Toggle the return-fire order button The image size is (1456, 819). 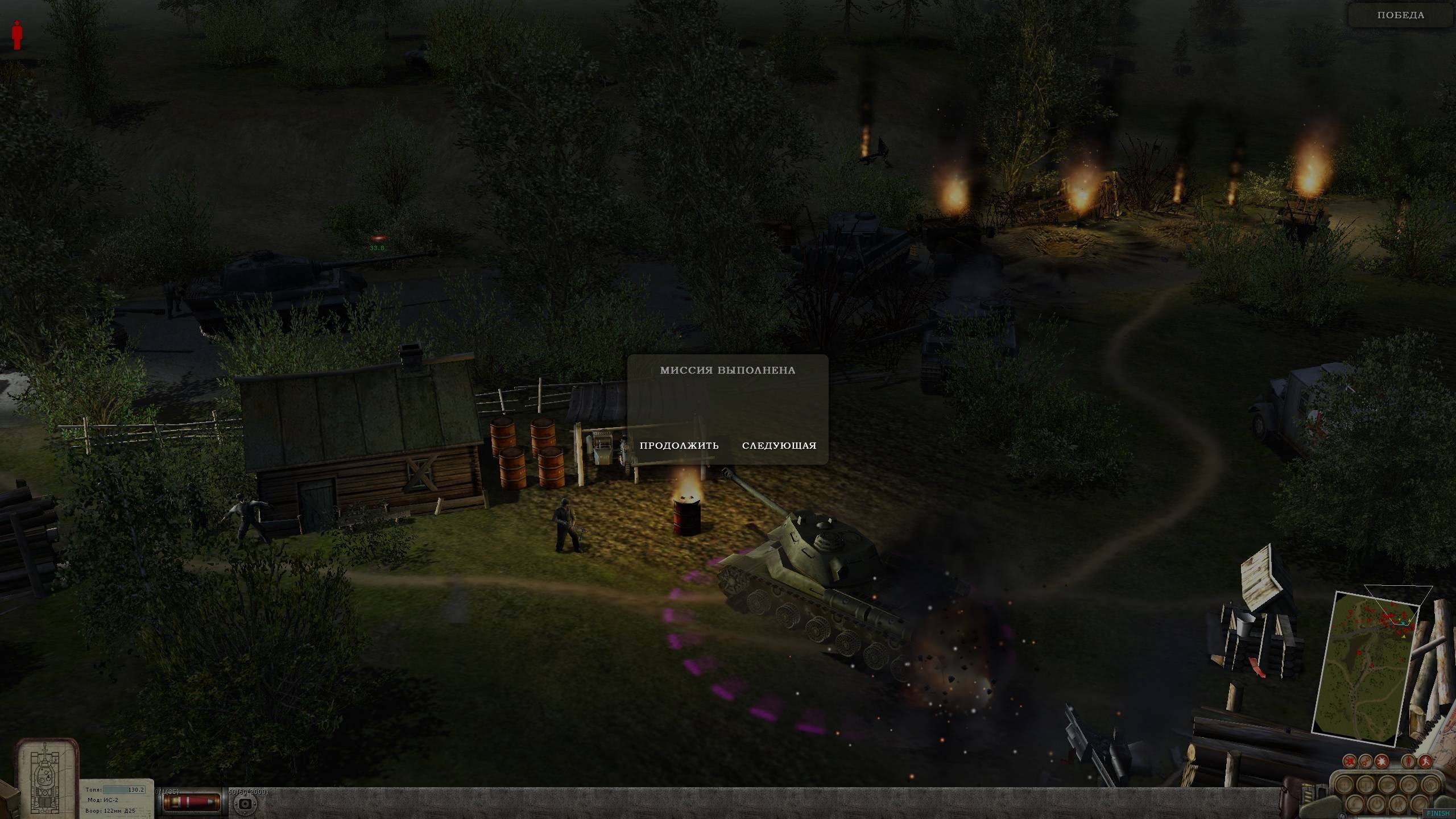coord(1366,761)
